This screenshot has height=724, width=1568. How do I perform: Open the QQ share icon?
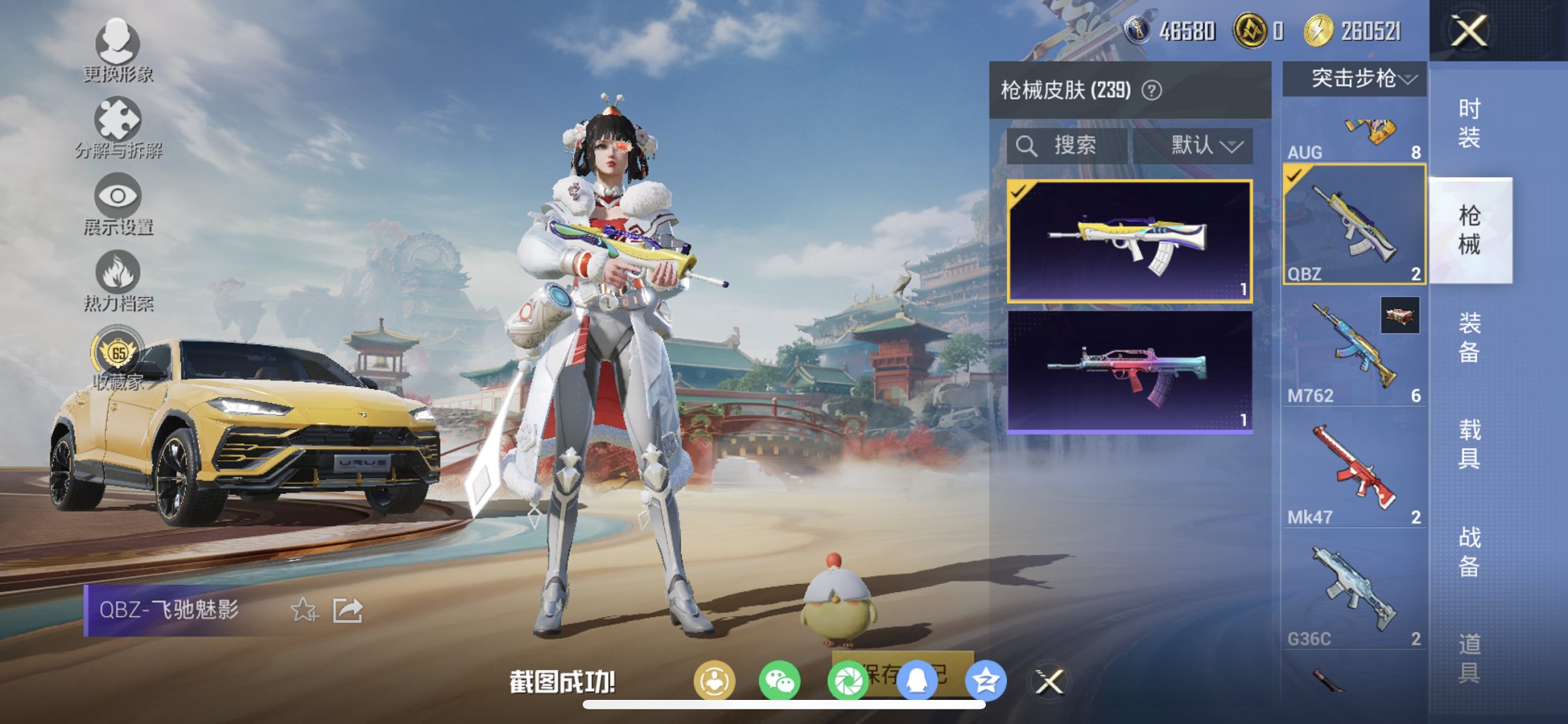[917, 679]
